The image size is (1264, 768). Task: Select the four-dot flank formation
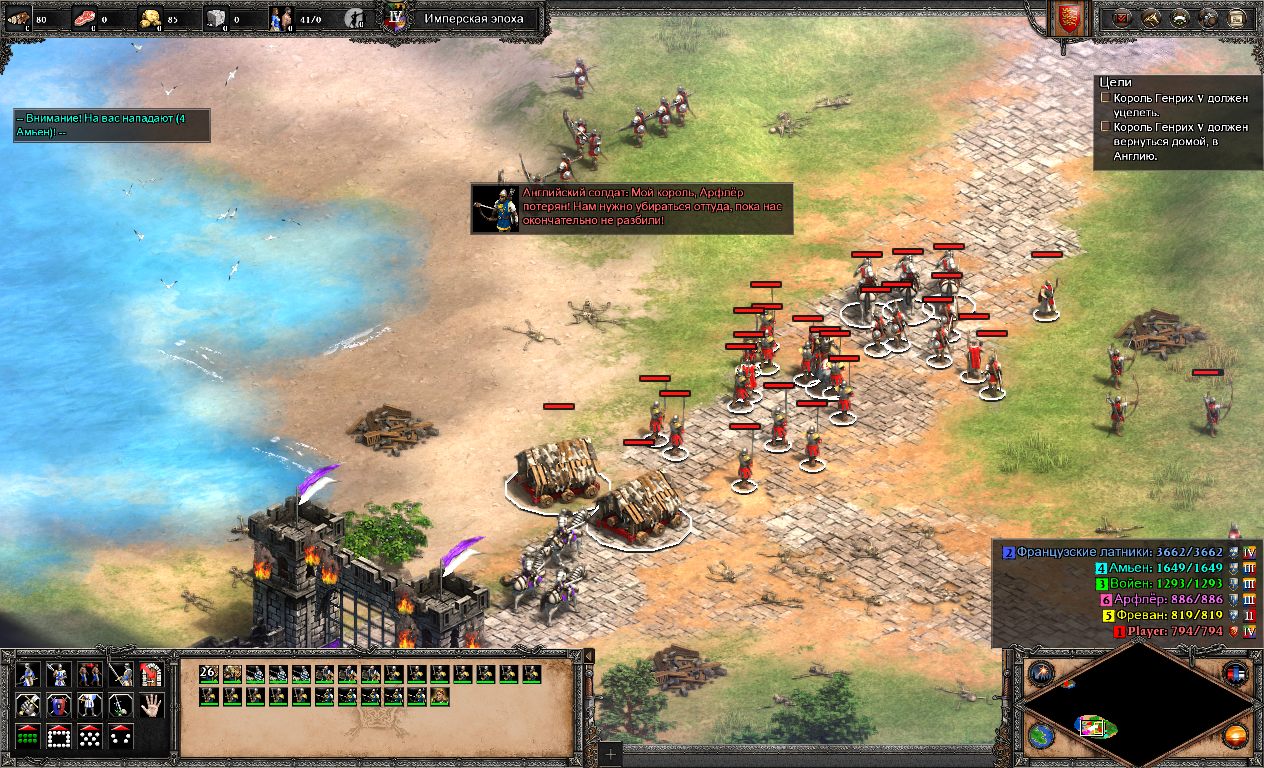tap(121, 737)
